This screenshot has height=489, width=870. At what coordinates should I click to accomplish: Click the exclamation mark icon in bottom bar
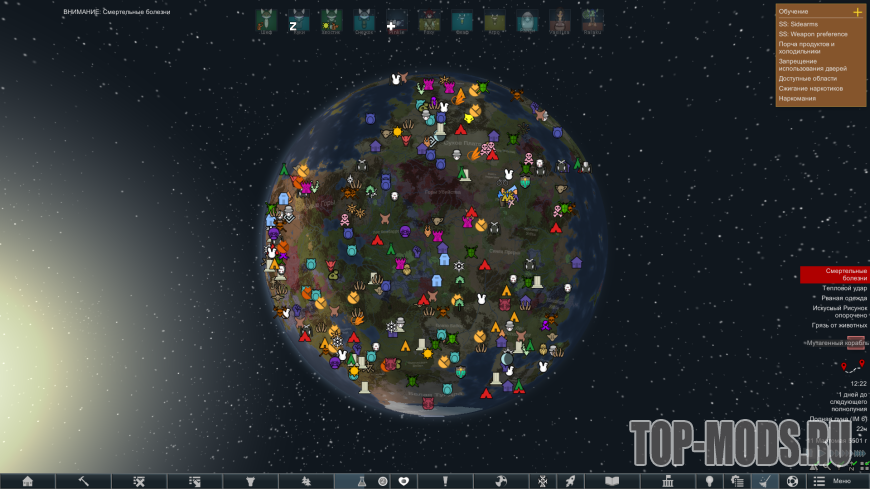[447, 481]
